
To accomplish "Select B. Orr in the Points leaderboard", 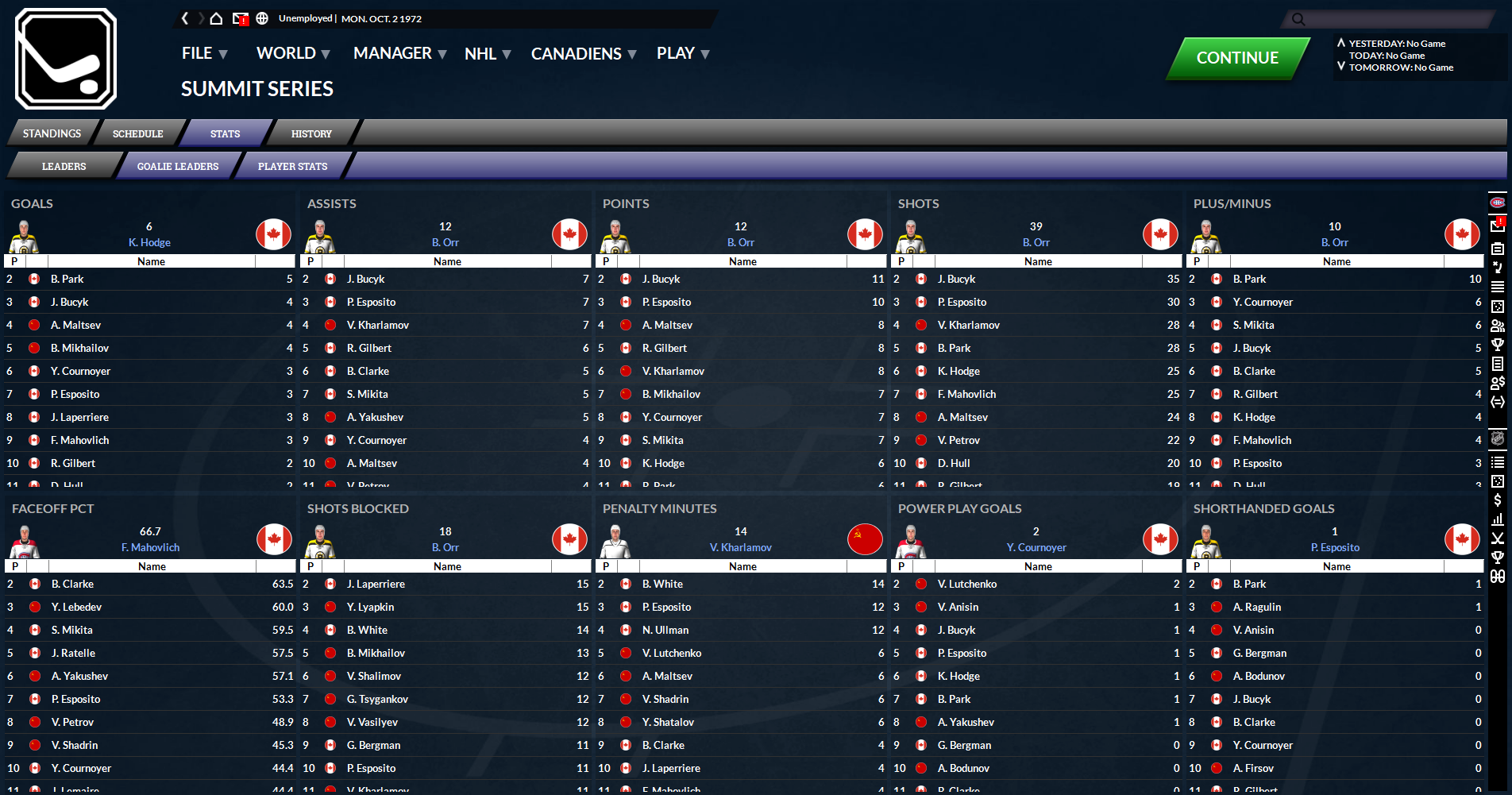I will click(741, 242).
